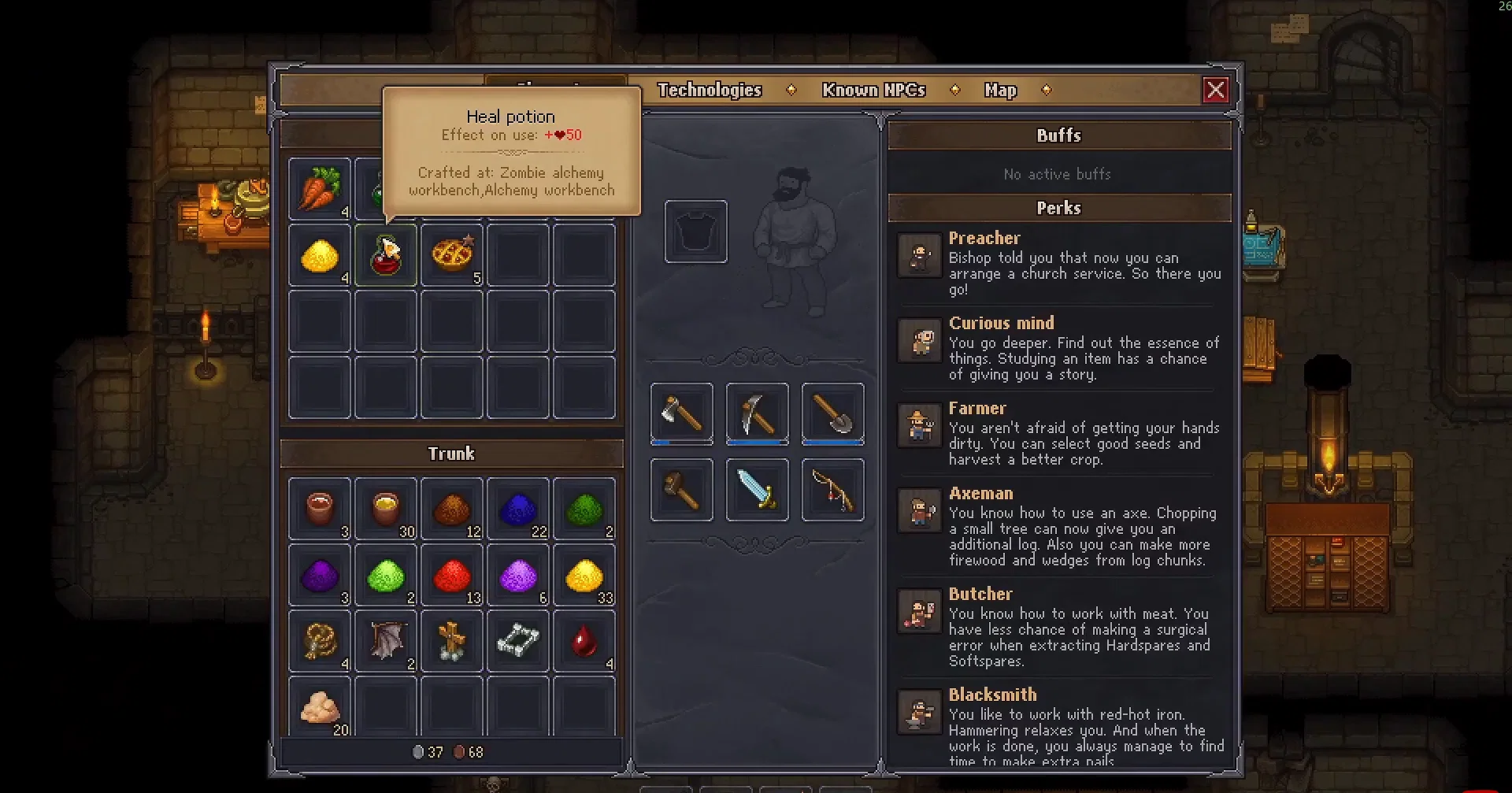This screenshot has height=793, width=1512.
Task: Click the bat wing item in the Trunk
Action: tap(385, 640)
